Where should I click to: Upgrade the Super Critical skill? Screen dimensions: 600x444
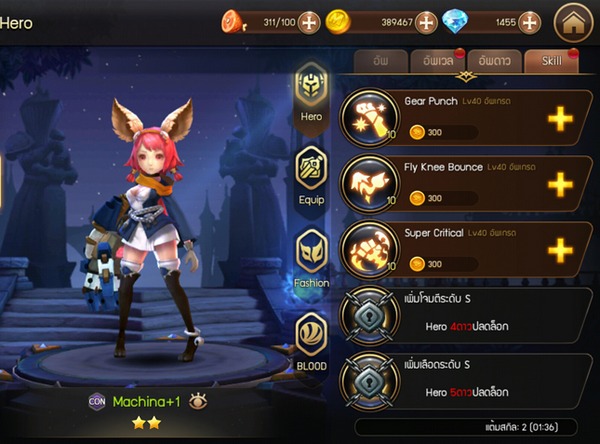562,249
